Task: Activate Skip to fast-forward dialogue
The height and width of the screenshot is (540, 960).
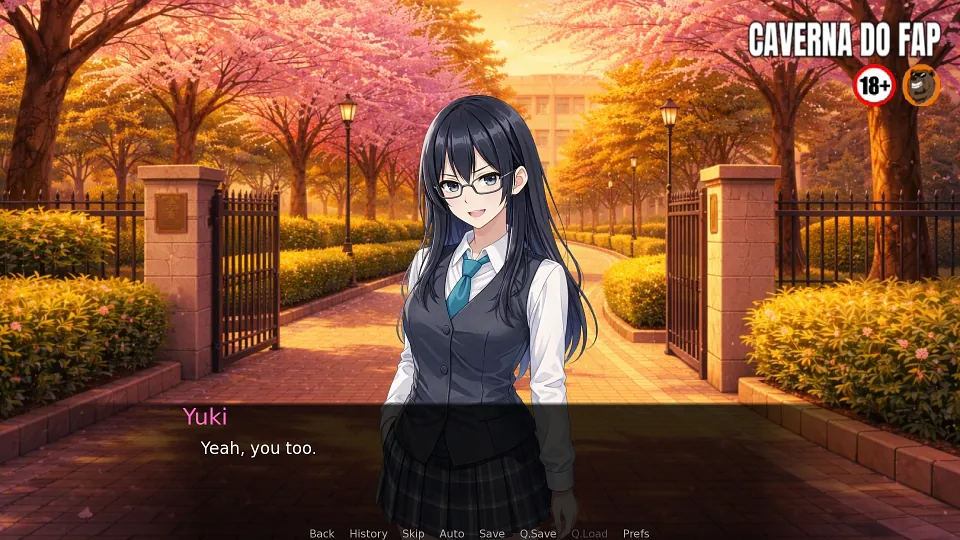Action: pos(413,533)
